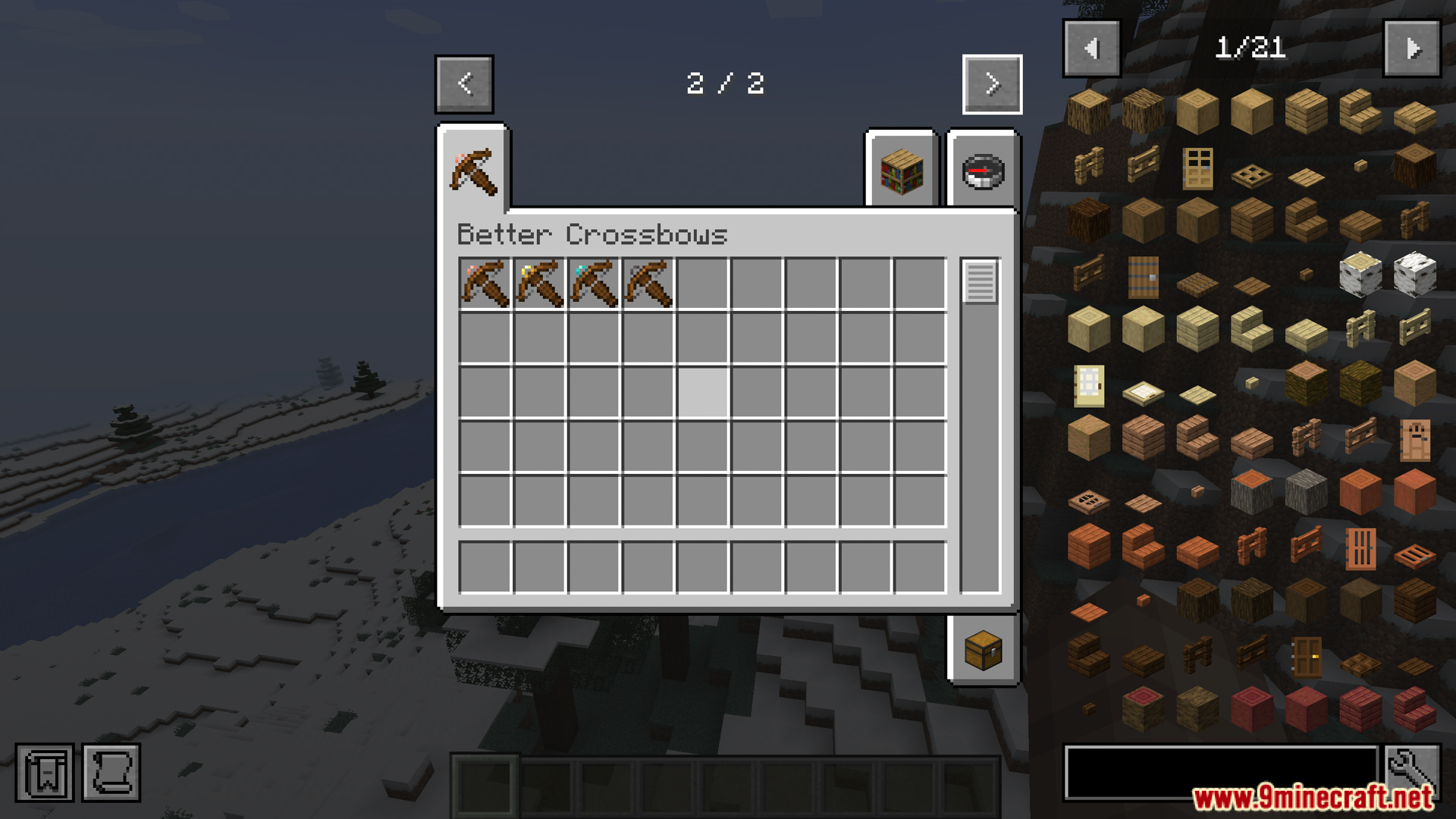Pick the copper-tipped crossbow

tap(485, 284)
